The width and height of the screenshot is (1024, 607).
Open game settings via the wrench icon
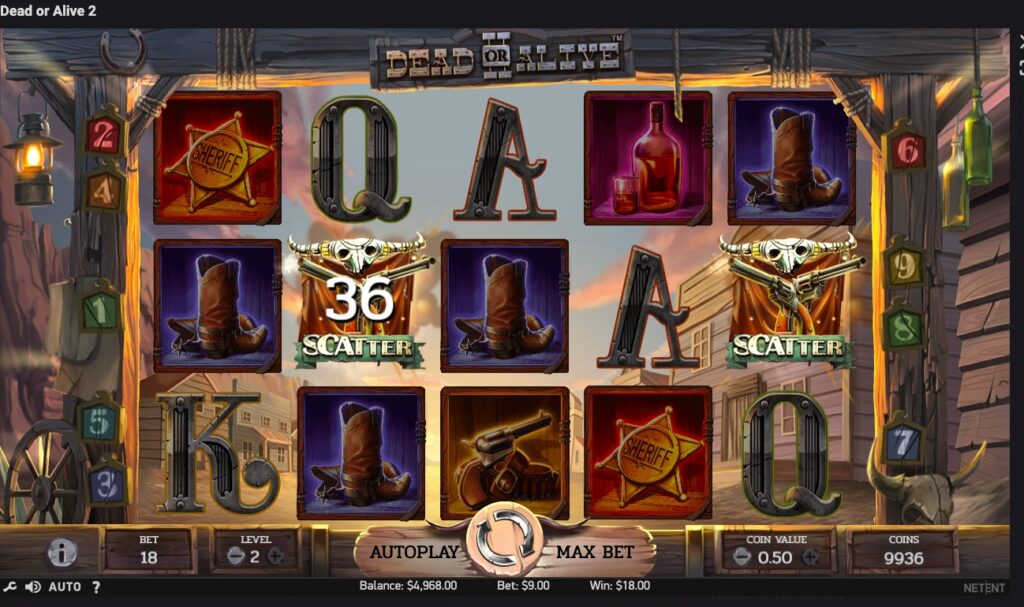point(10,587)
